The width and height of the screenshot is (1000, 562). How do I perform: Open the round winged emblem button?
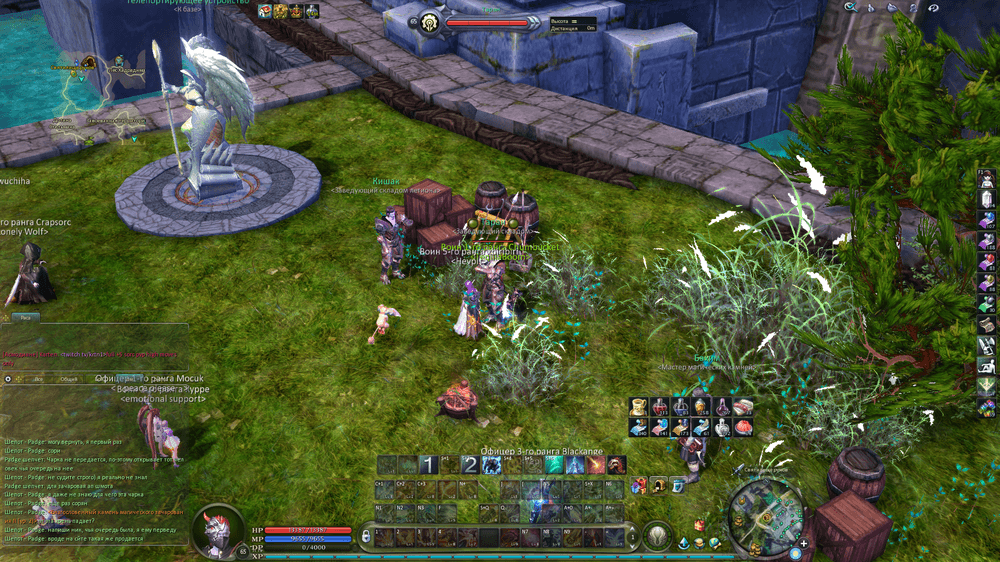656,536
